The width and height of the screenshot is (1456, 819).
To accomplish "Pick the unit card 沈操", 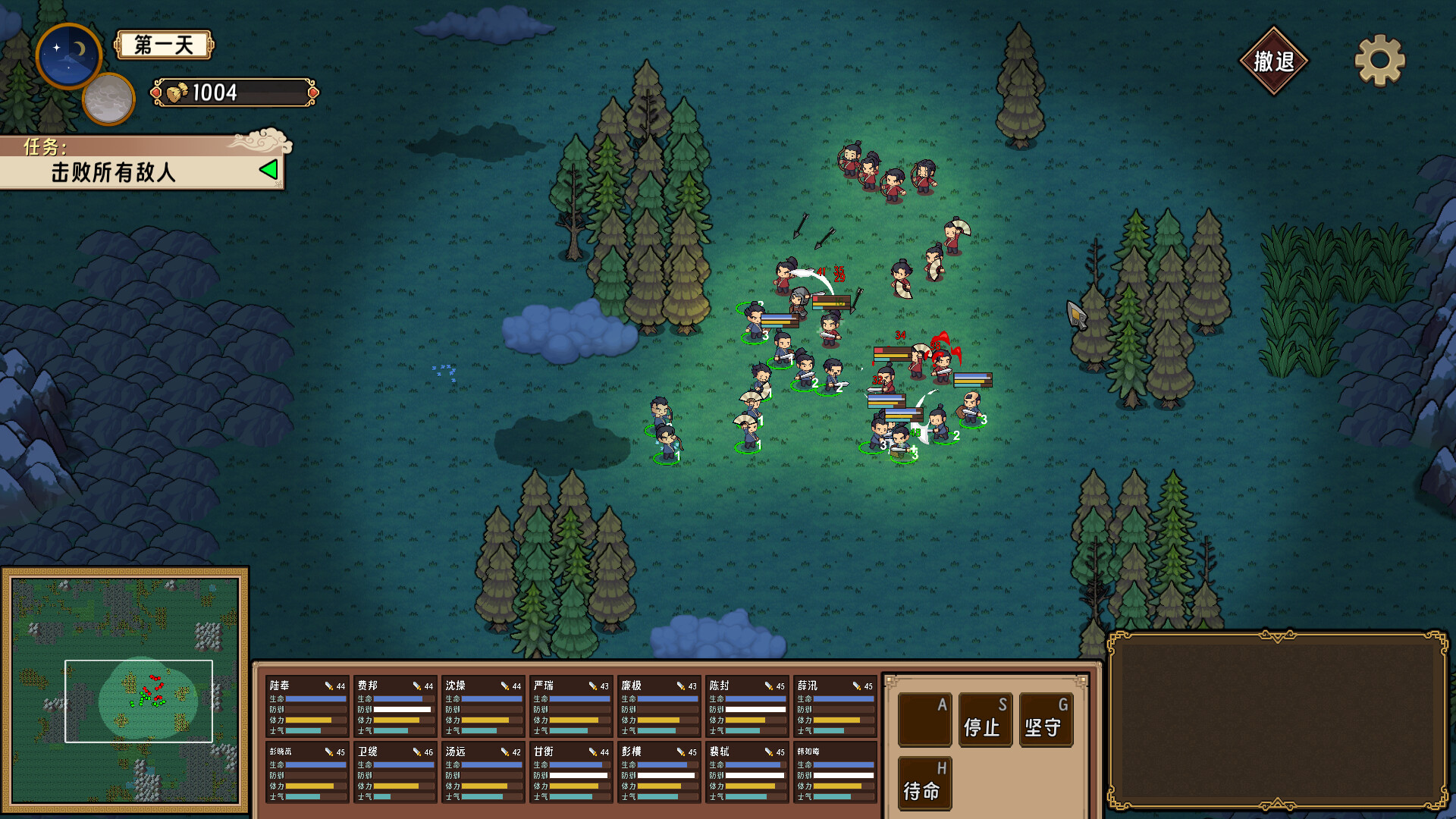I will (x=483, y=707).
